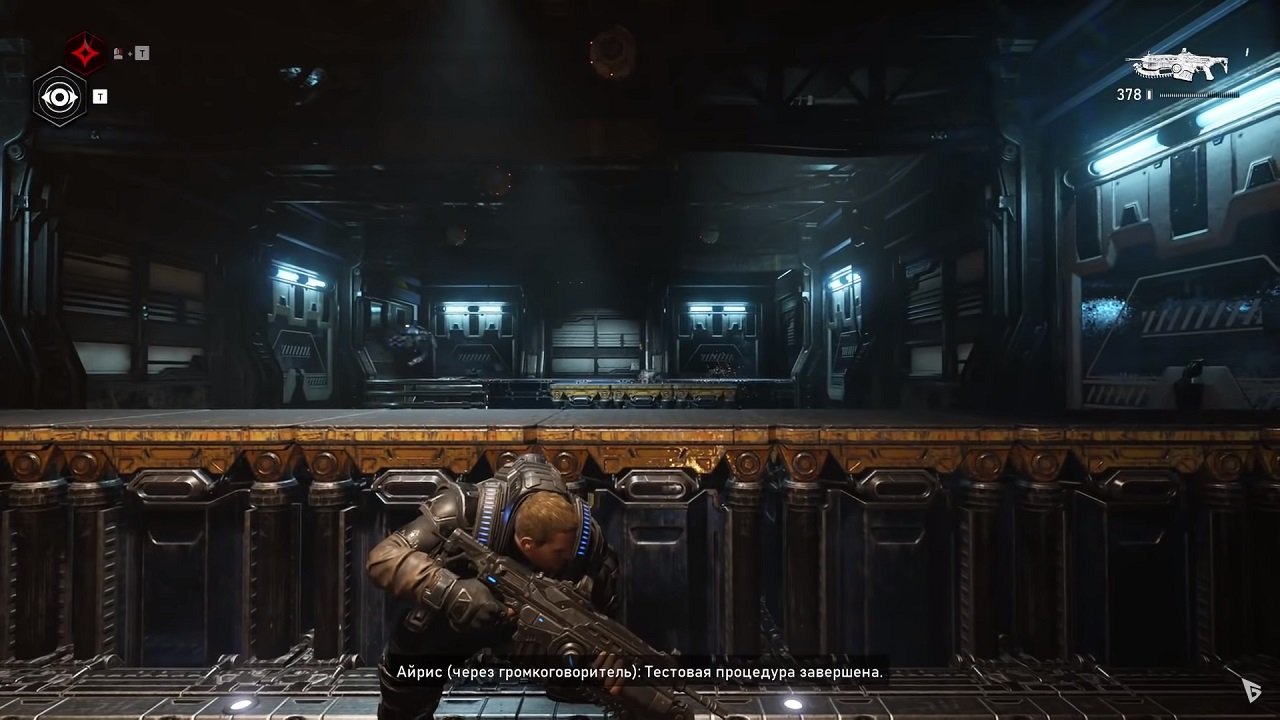The width and height of the screenshot is (1280, 720).
Task: Select the red objective diamond icon
Action: click(x=85, y=52)
